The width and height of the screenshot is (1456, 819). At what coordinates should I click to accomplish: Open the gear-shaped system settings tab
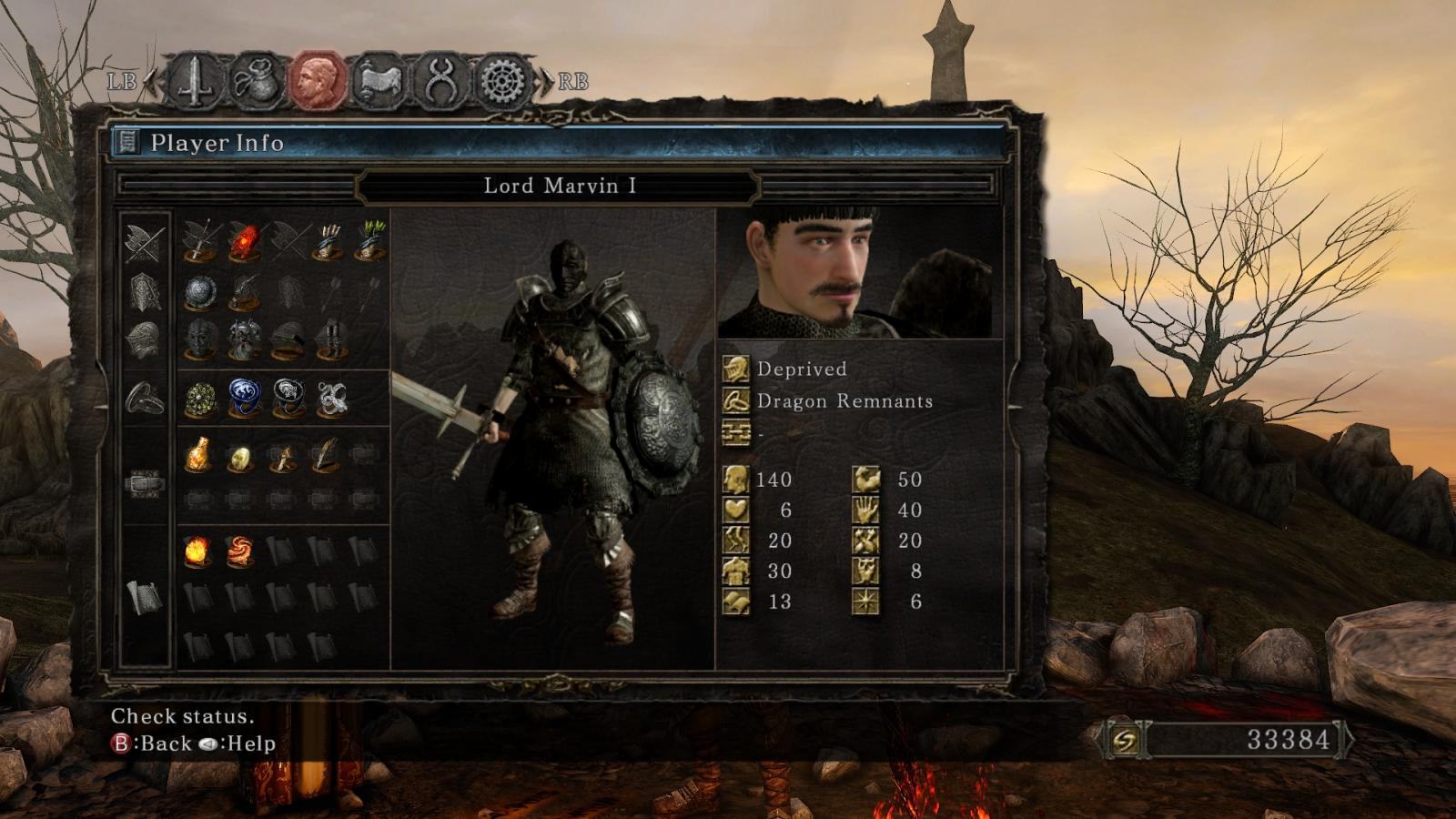click(x=501, y=82)
